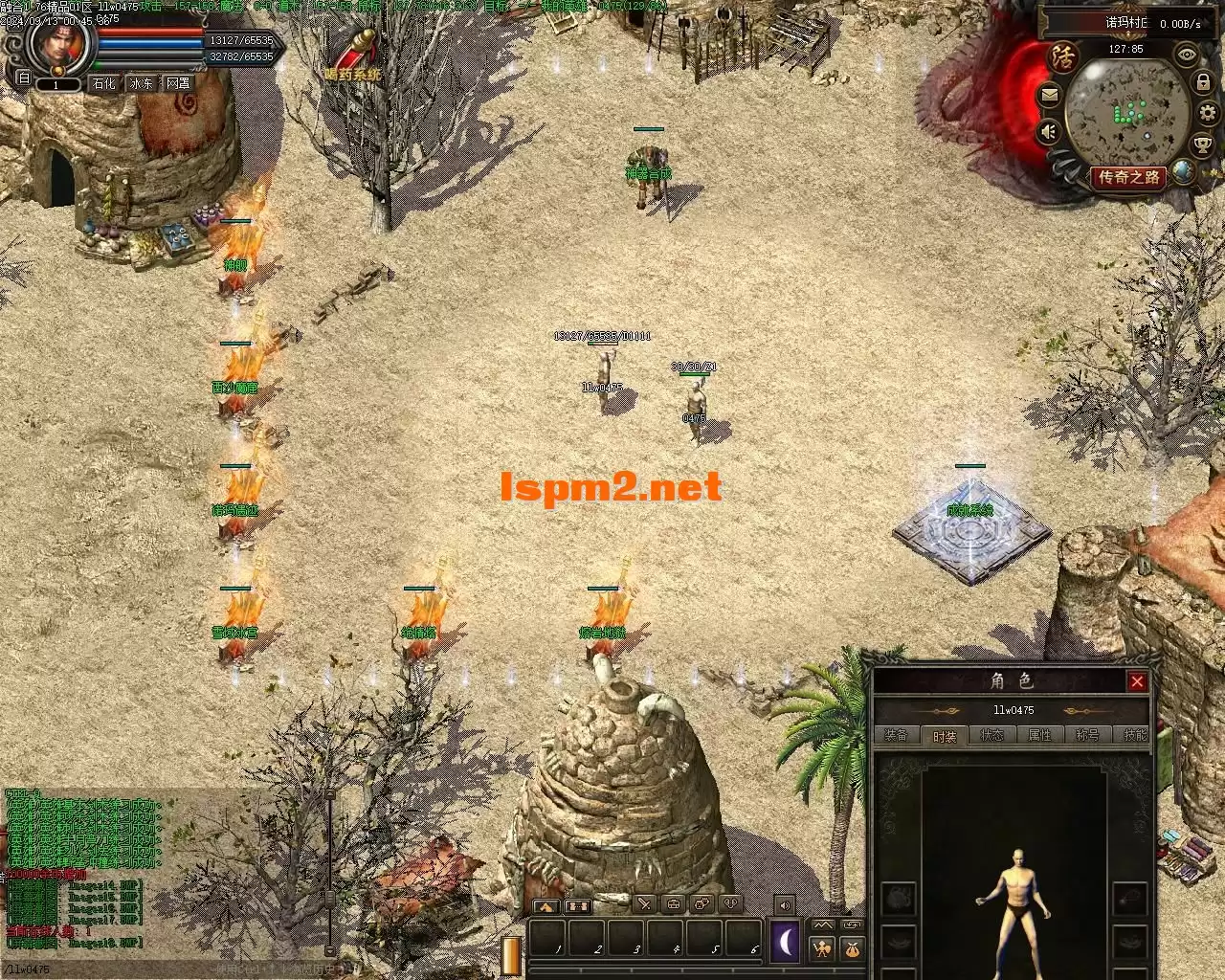1225x980 pixels.
Task: Switch to the 装备 equipment tab
Action: 896,735
